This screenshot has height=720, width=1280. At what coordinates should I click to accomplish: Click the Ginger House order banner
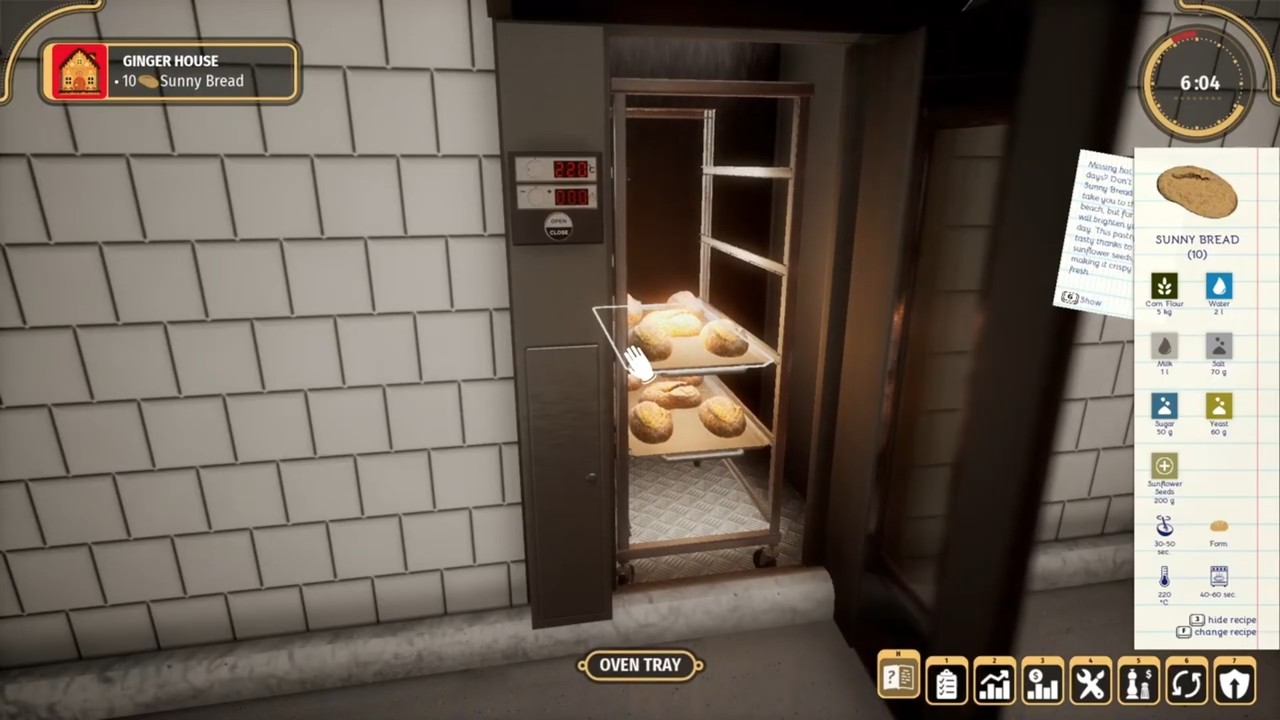click(168, 70)
